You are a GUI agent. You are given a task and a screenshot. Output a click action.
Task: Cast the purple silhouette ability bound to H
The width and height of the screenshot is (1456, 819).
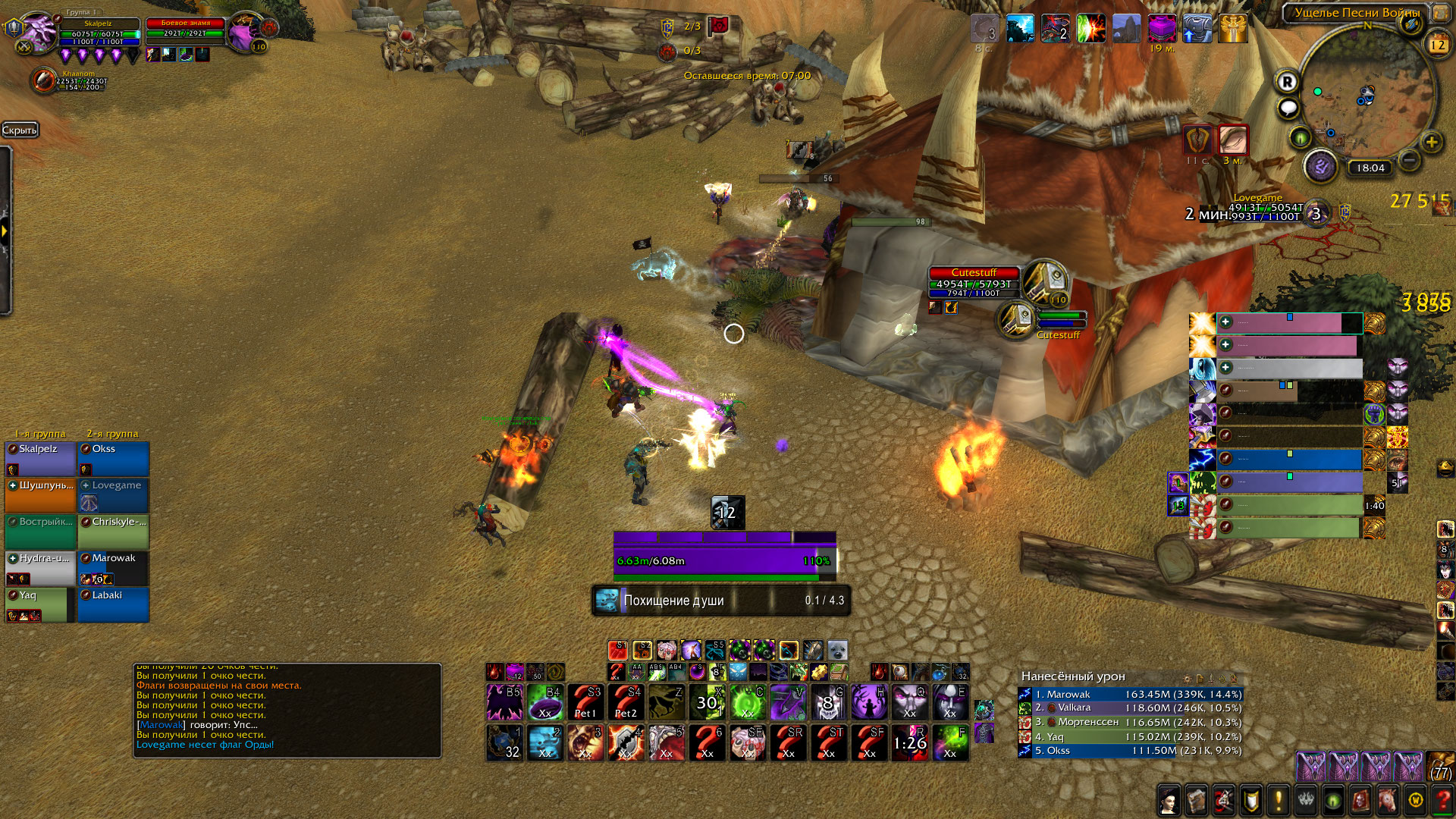point(869,702)
